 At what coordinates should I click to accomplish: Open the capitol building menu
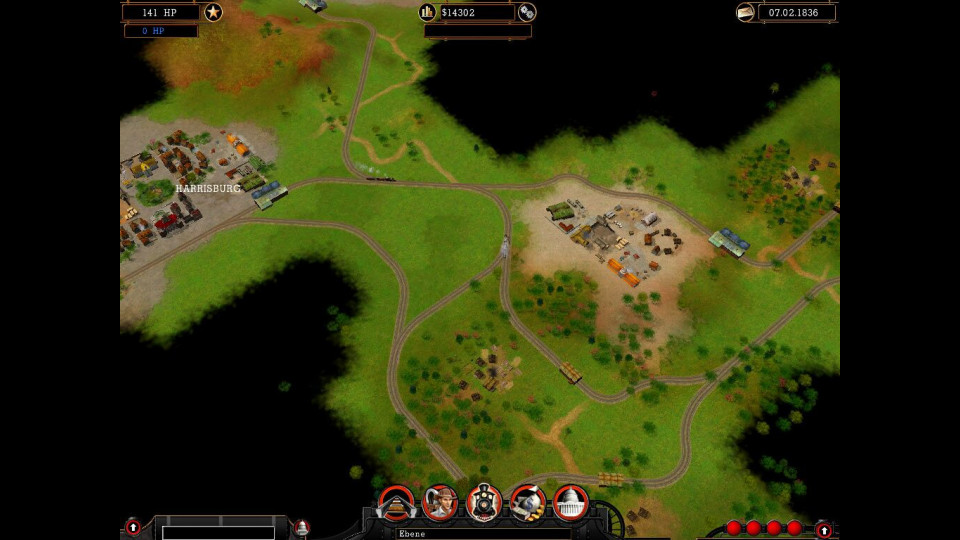pyautogui.click(x=571, y=503)
